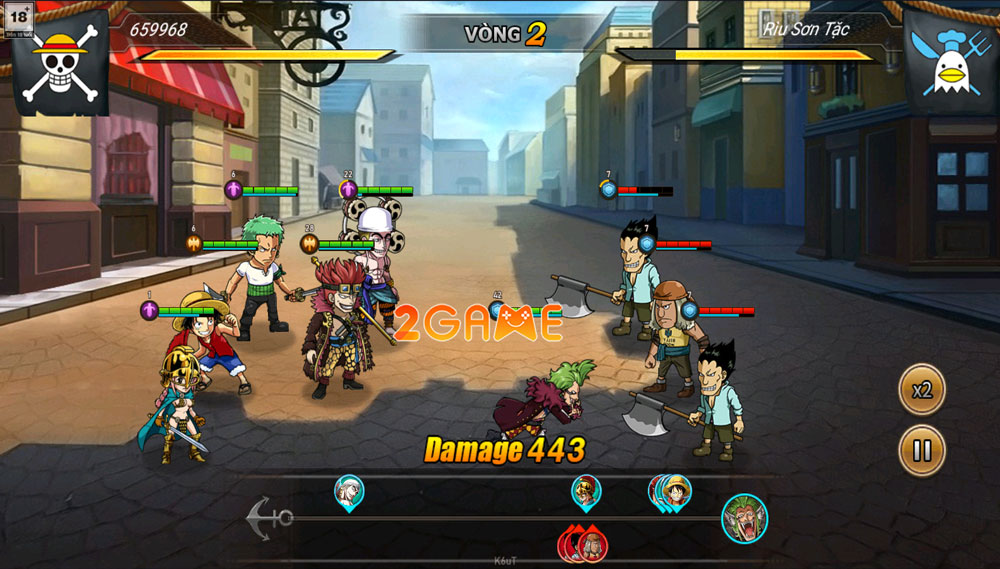Click the straw hat Luffy turn marker
The height and width of the screenshot is (569, 1000).
point(676,492)
